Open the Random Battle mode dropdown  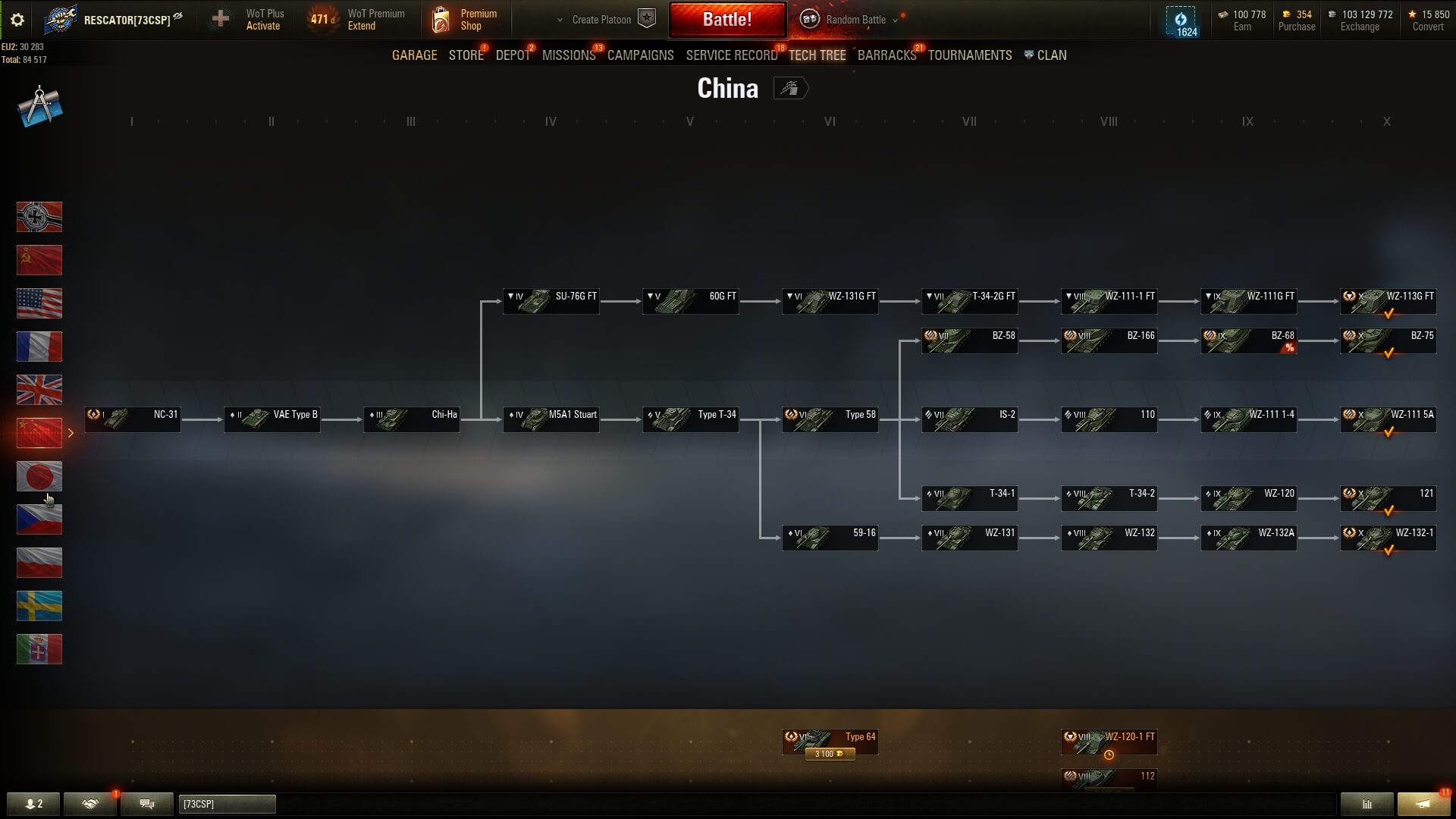(x=855, y=20)
